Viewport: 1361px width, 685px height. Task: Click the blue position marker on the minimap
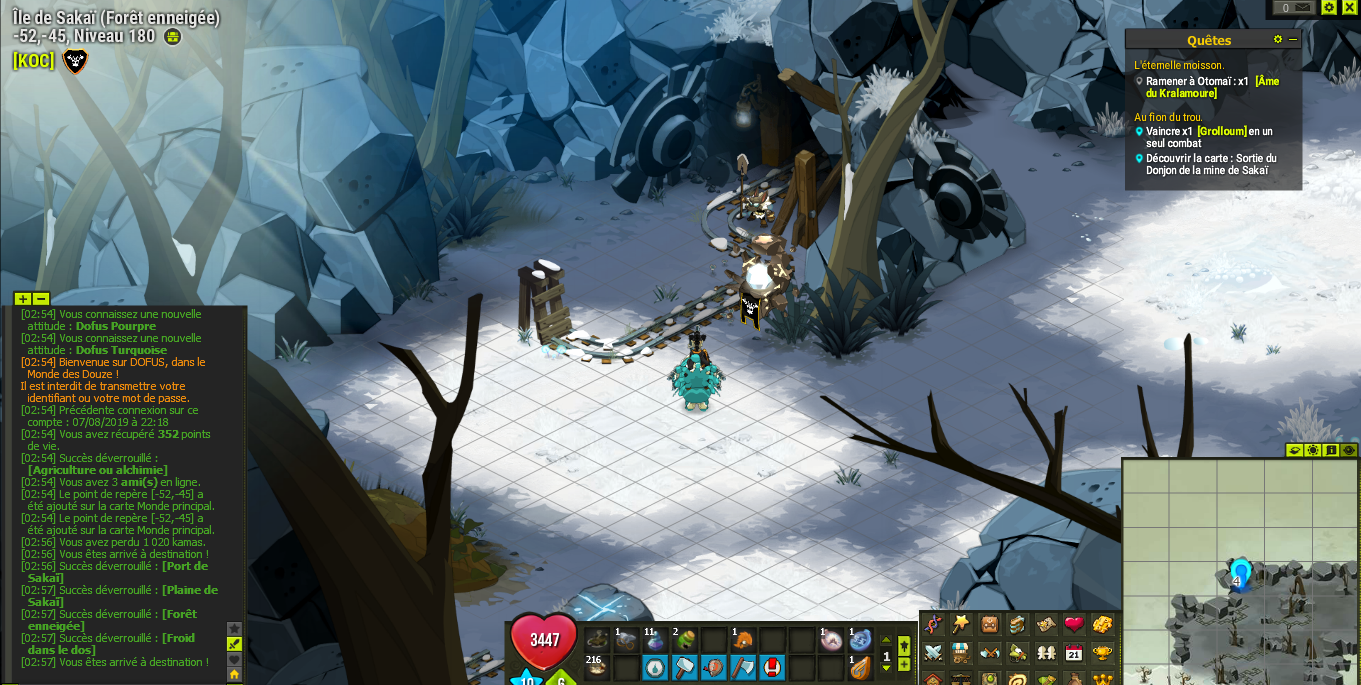point(1240,574)
